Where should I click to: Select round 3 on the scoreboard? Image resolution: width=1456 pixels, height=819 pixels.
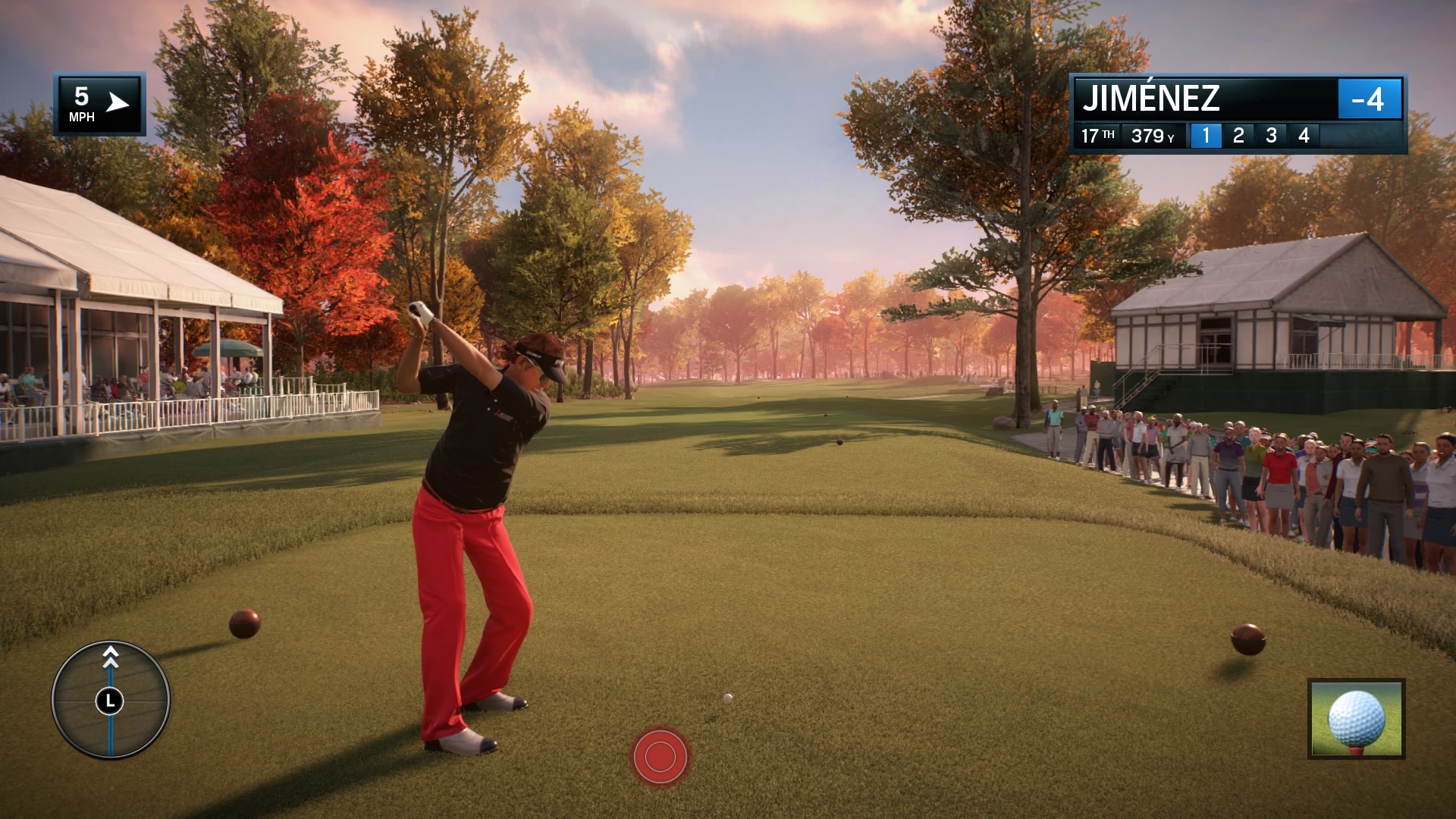tap(1271, 135)
